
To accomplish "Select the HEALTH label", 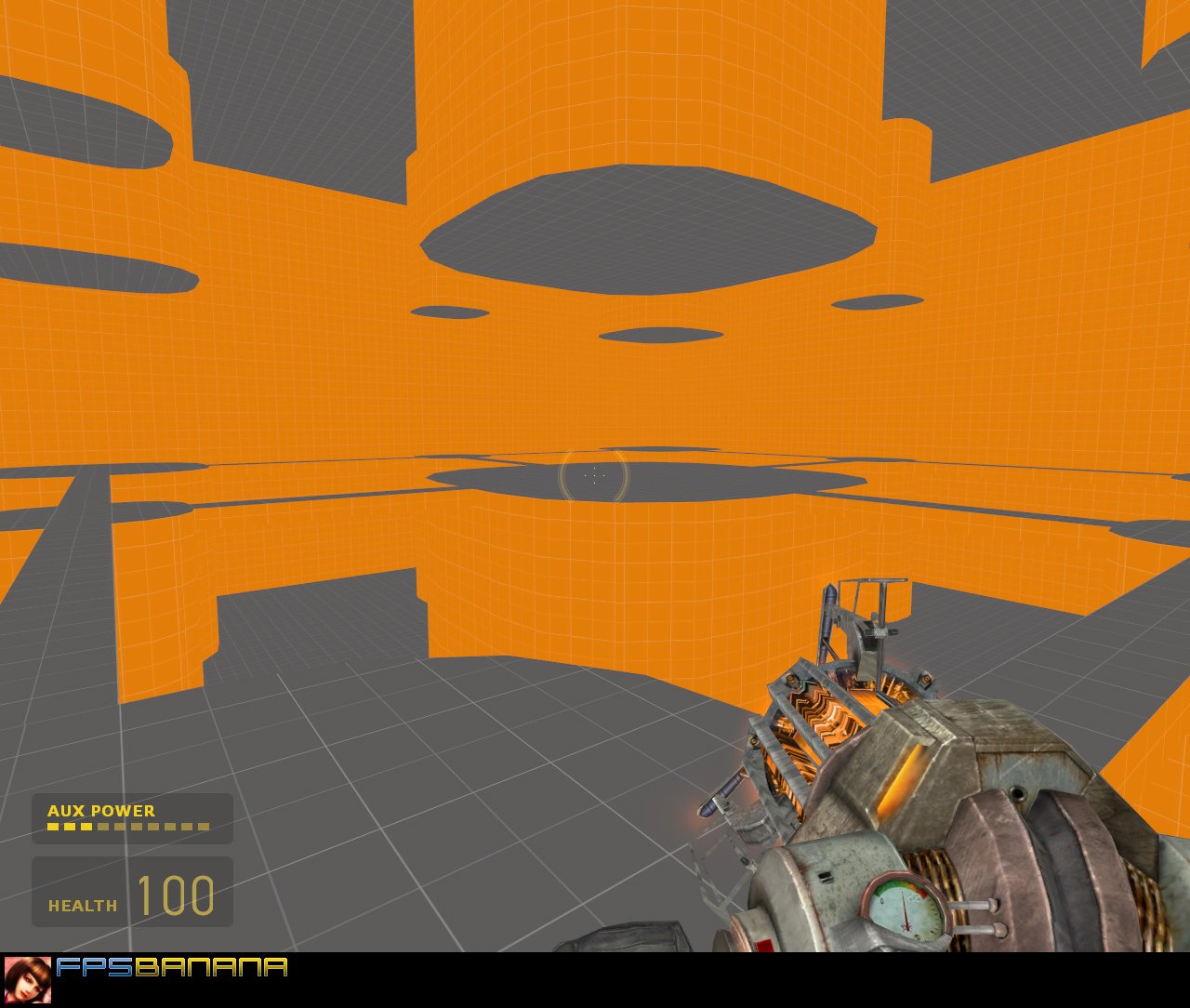I will click(x=83, y=907).
